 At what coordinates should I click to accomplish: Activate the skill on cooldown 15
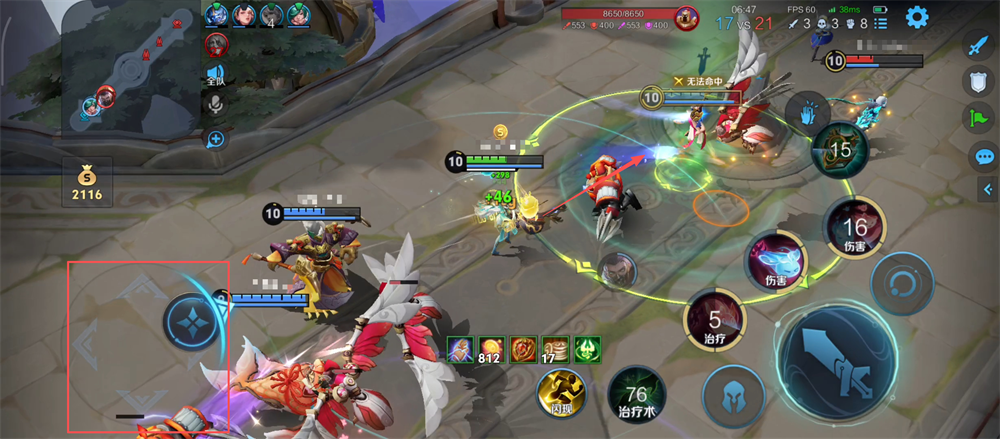pyautogui.click(x=840, y=151)
